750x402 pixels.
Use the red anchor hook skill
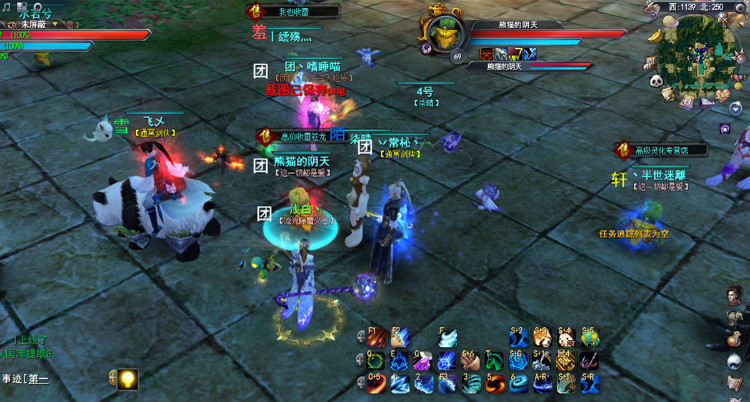[x=591, y=361]
